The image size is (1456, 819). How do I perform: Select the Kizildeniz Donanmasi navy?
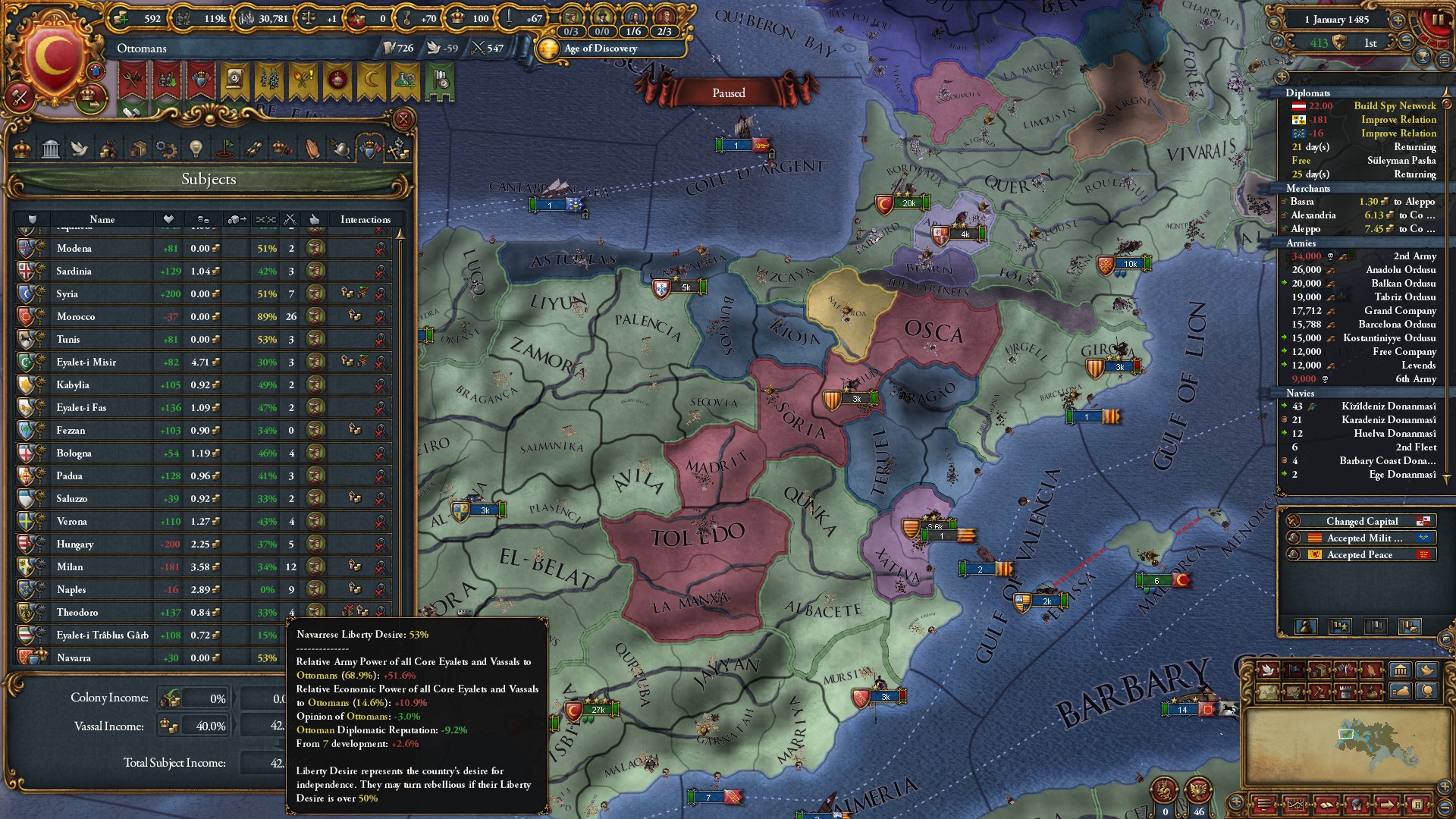[1388, 406]
